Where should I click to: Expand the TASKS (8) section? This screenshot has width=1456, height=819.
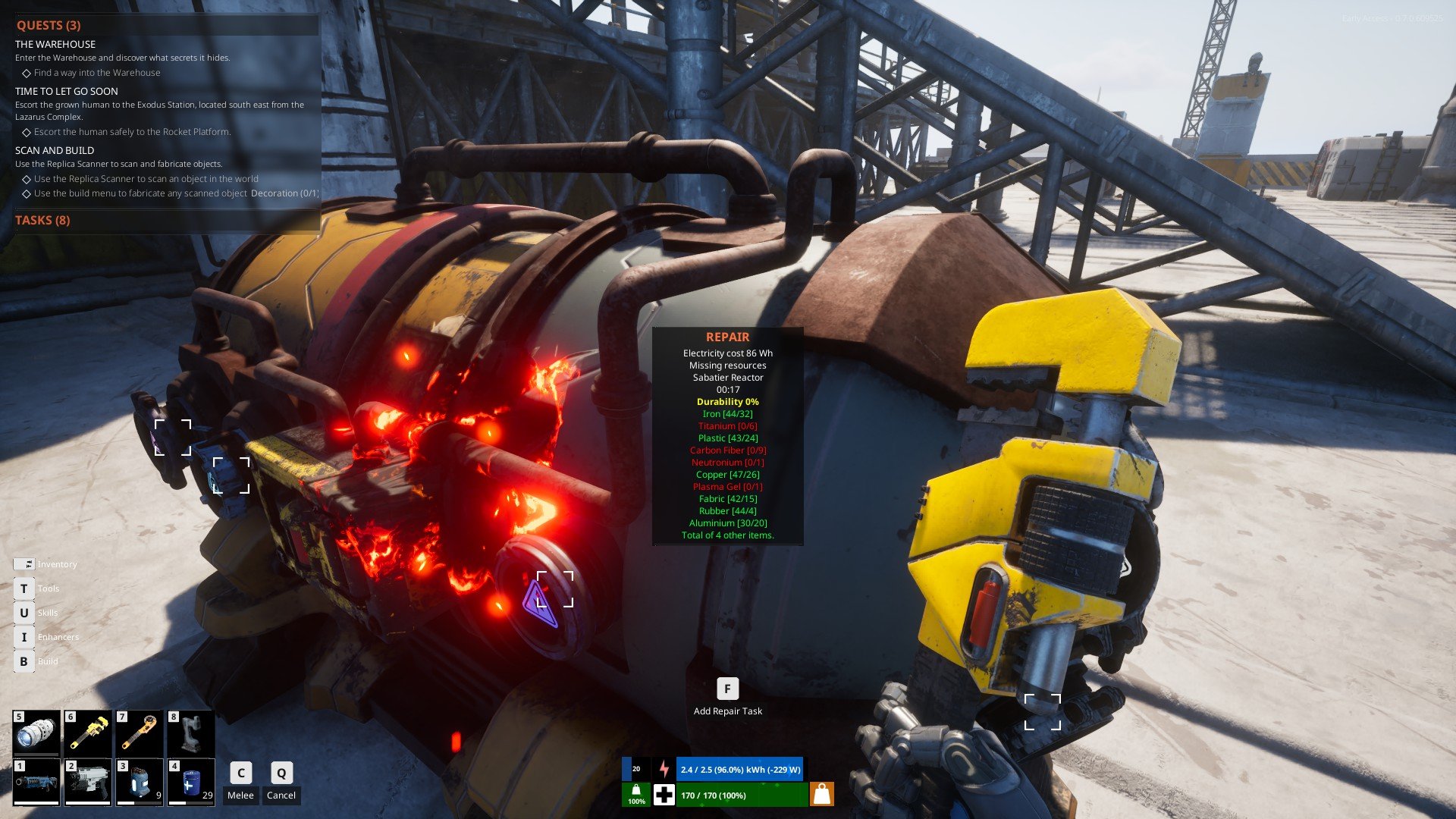(x=42, y=220)
